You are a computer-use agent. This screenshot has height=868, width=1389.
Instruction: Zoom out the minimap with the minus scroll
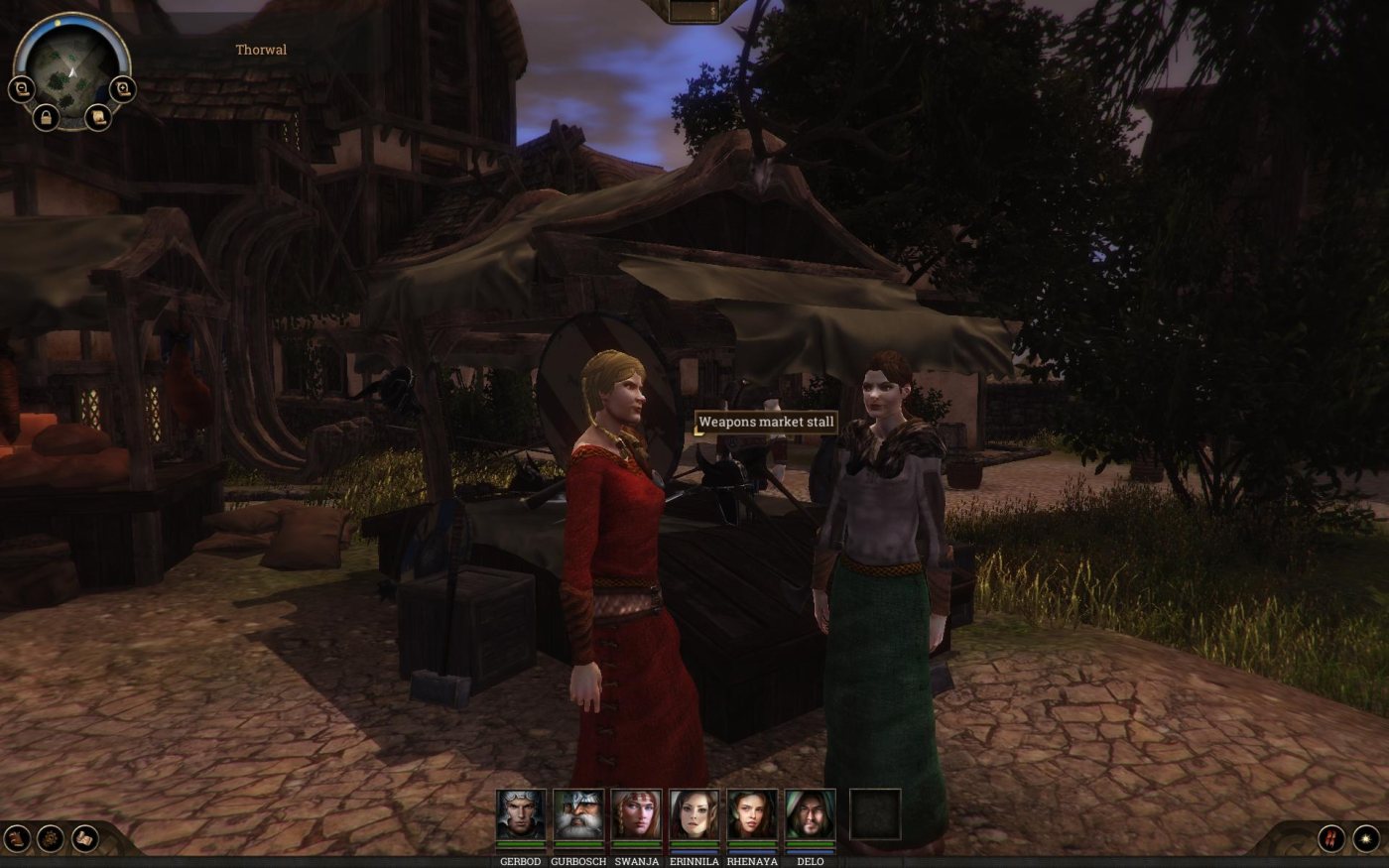22,90
